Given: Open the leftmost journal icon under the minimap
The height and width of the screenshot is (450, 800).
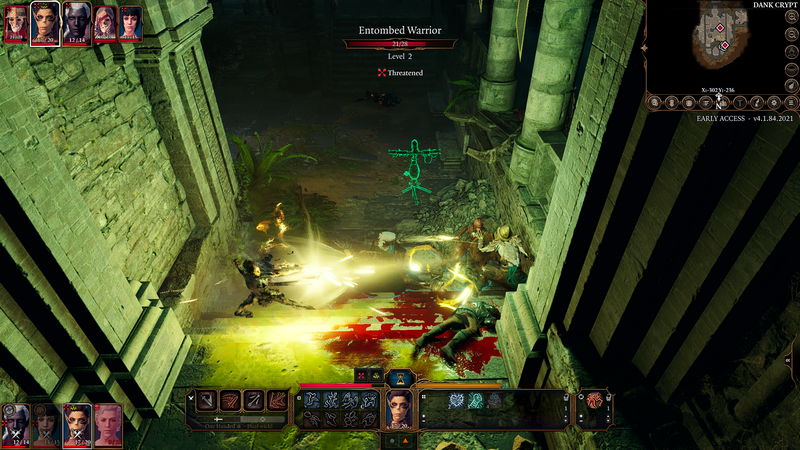Looking at the screenshot, I should [x=656, y=102].
